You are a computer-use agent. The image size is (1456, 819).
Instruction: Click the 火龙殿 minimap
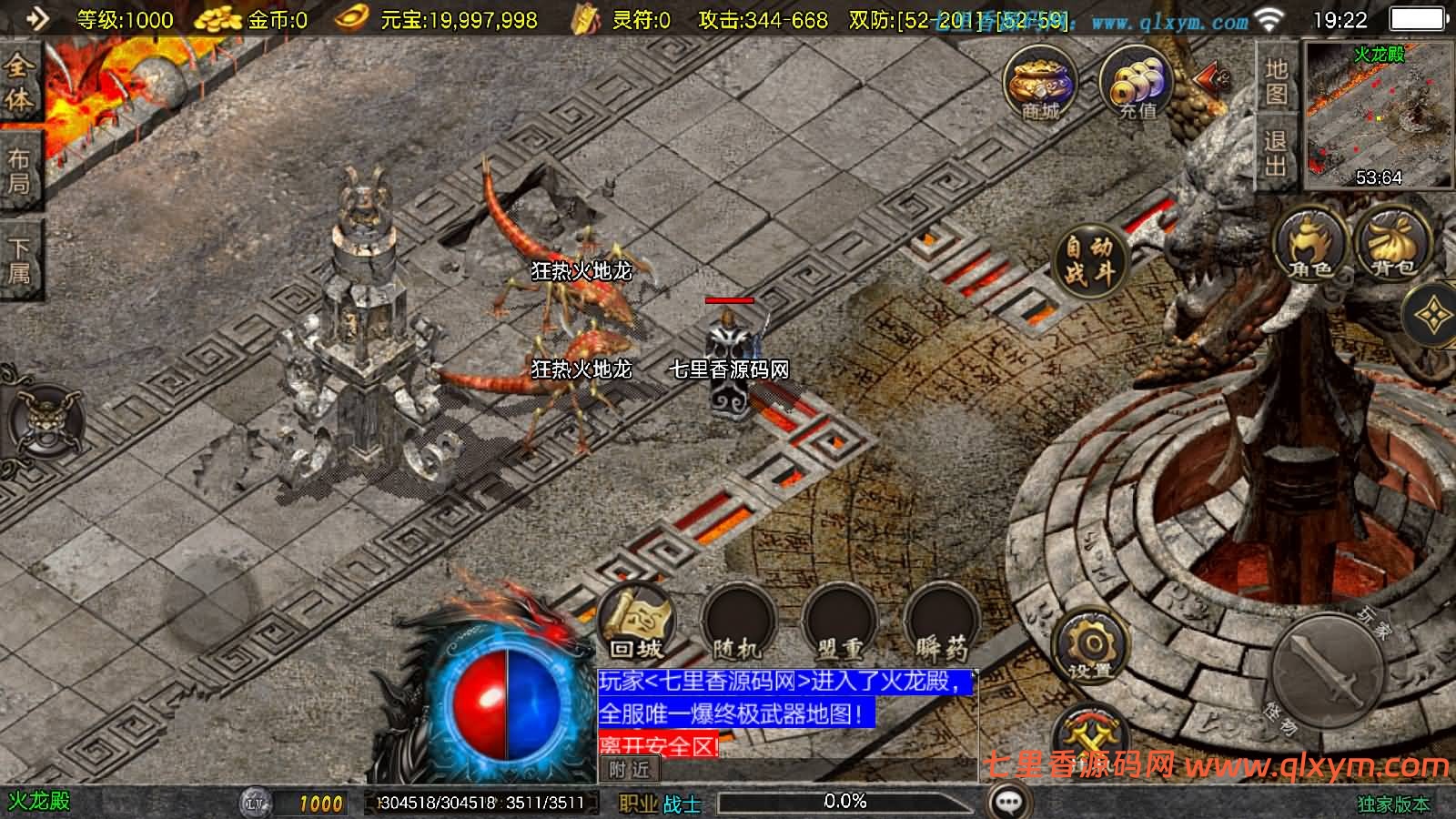(1379, 116)
